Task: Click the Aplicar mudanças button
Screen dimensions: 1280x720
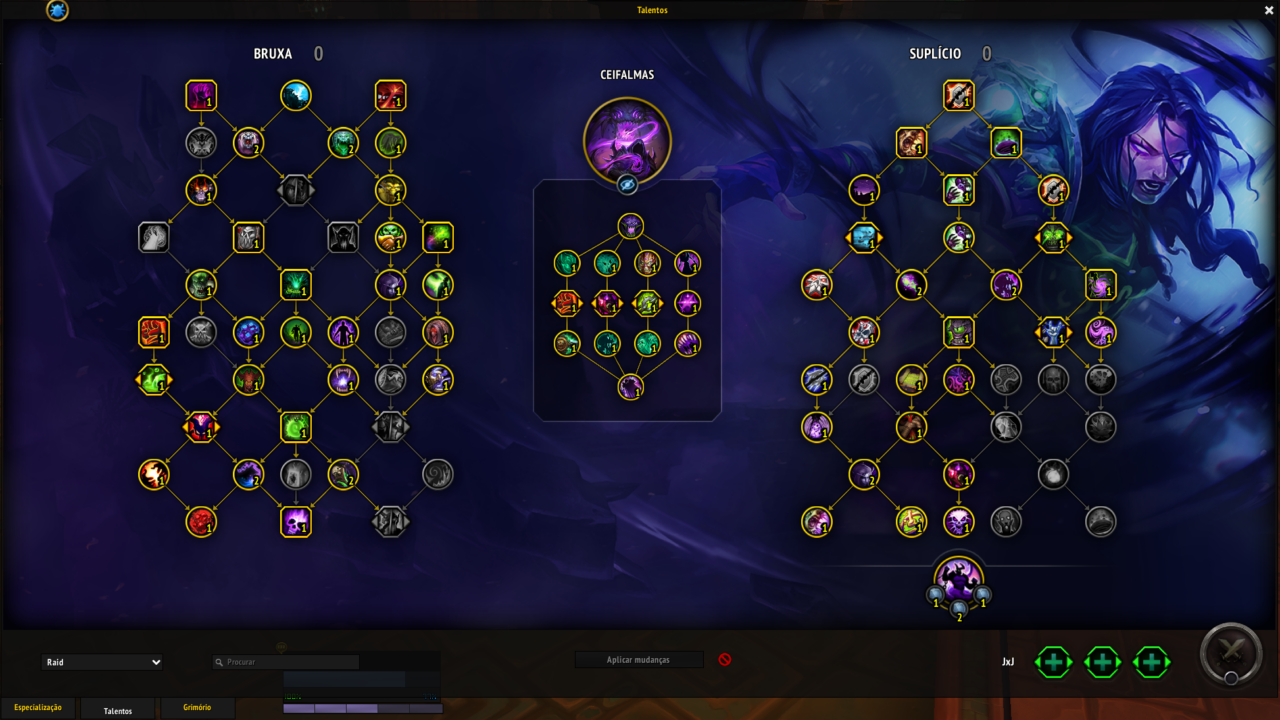Action: click(639, 660)
